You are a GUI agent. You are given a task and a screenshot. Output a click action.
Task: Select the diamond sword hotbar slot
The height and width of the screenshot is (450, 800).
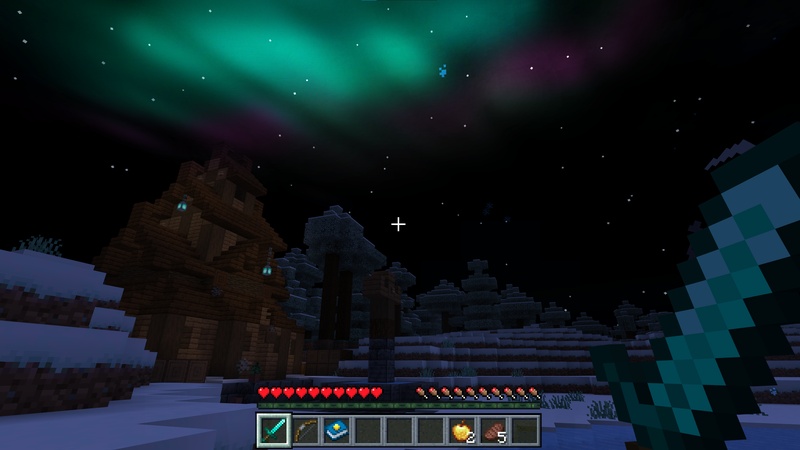tap(273, 430)
